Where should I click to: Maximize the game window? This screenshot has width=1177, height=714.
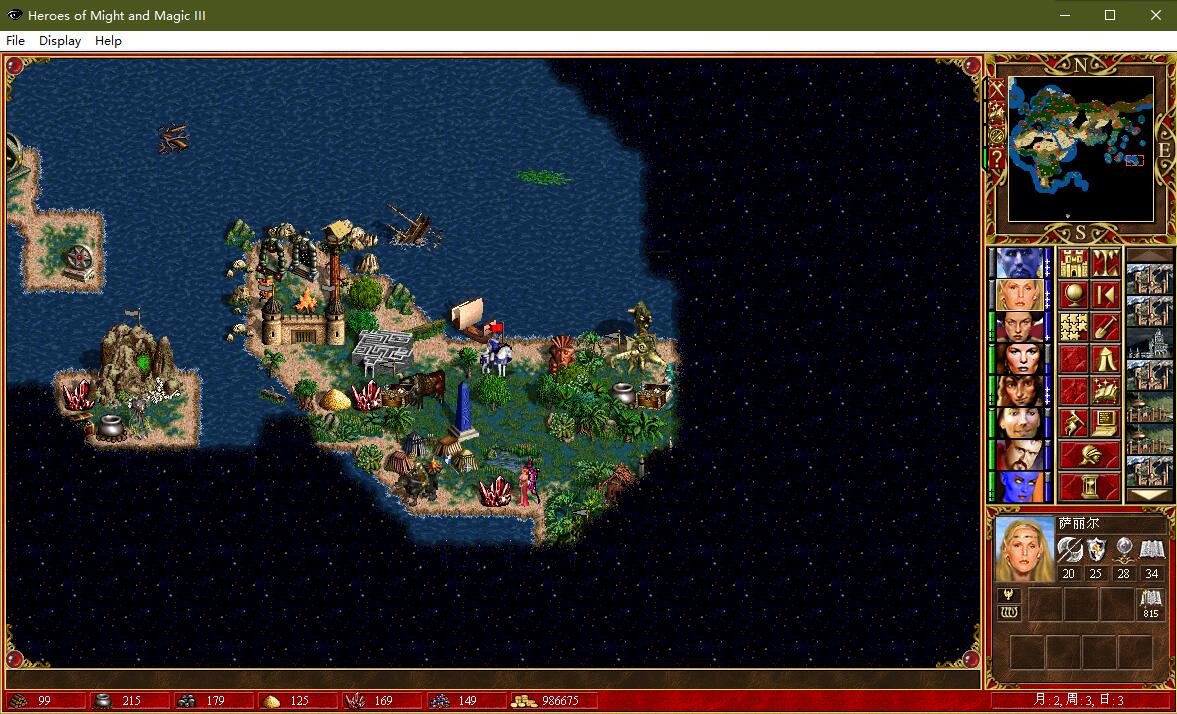pos(1110,15)
